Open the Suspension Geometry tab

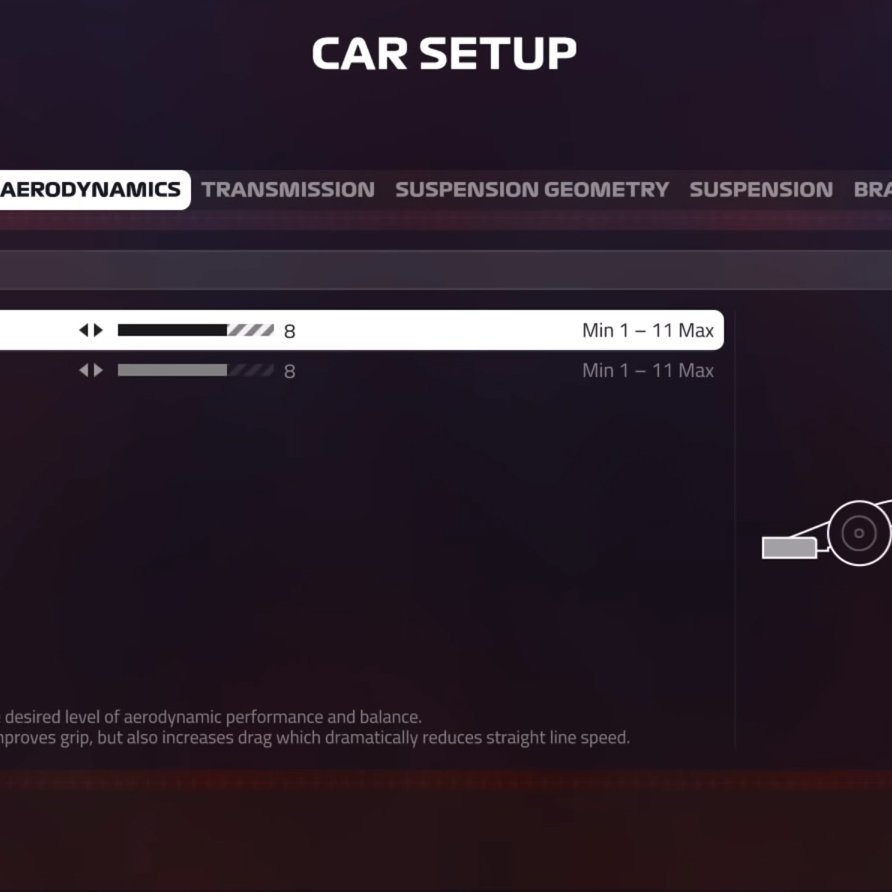(532, 190)
